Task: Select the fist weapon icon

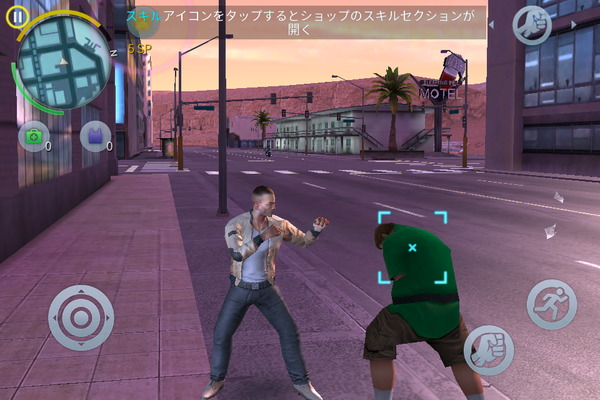Action: [532, 25]
